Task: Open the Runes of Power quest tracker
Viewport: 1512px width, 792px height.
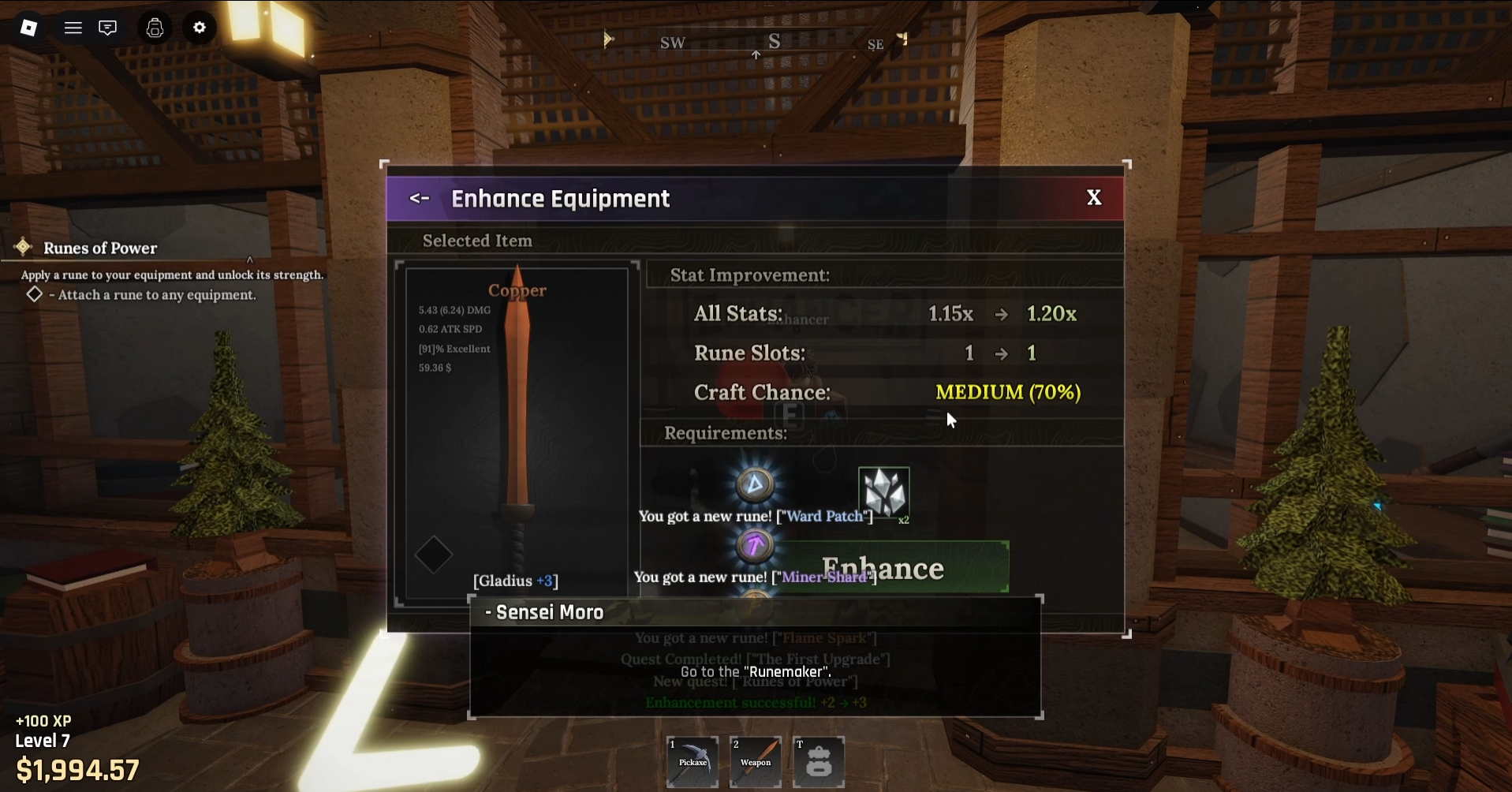Action: tap(100, 248)
